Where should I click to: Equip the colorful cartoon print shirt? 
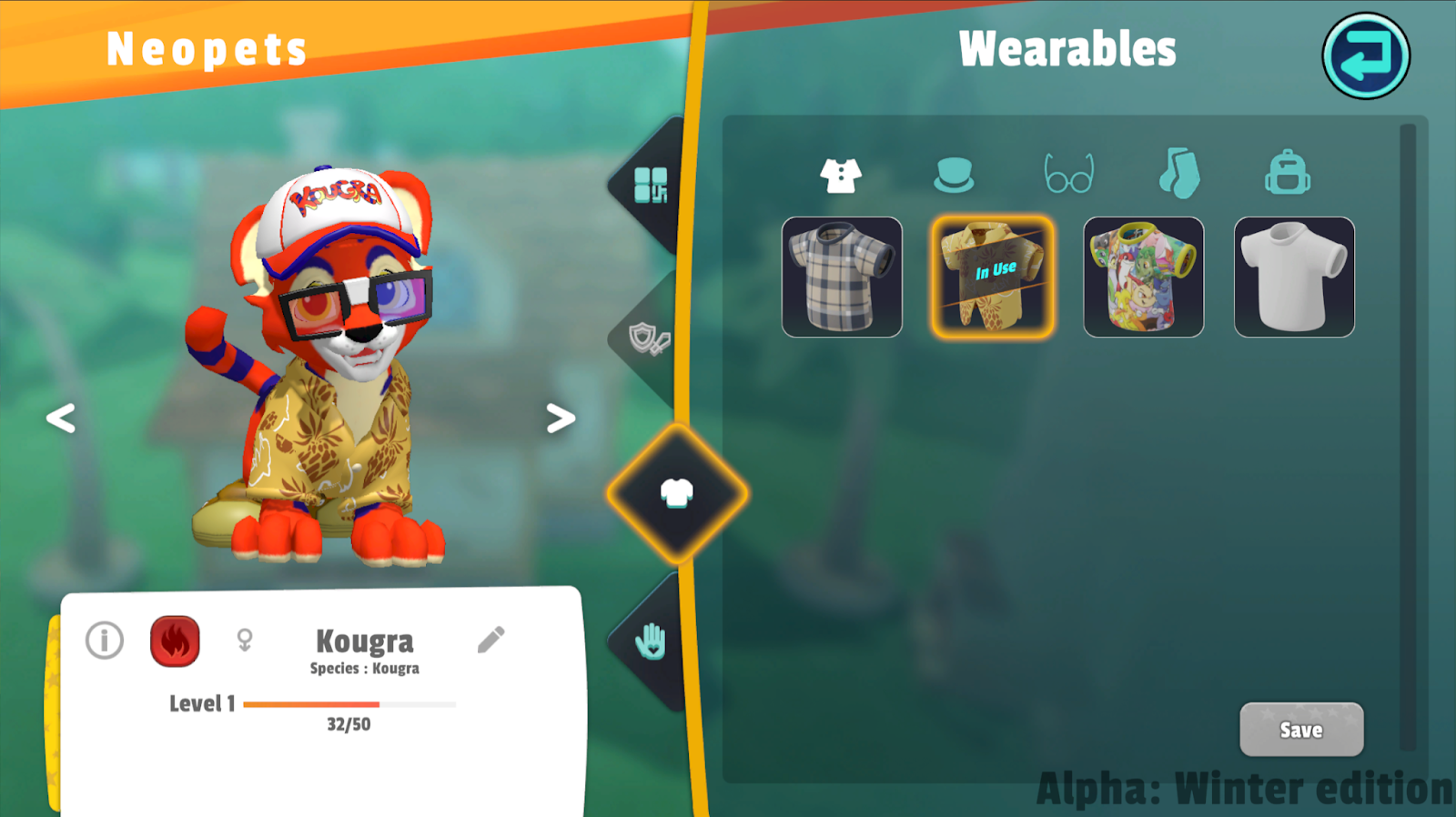[1143, 277]
